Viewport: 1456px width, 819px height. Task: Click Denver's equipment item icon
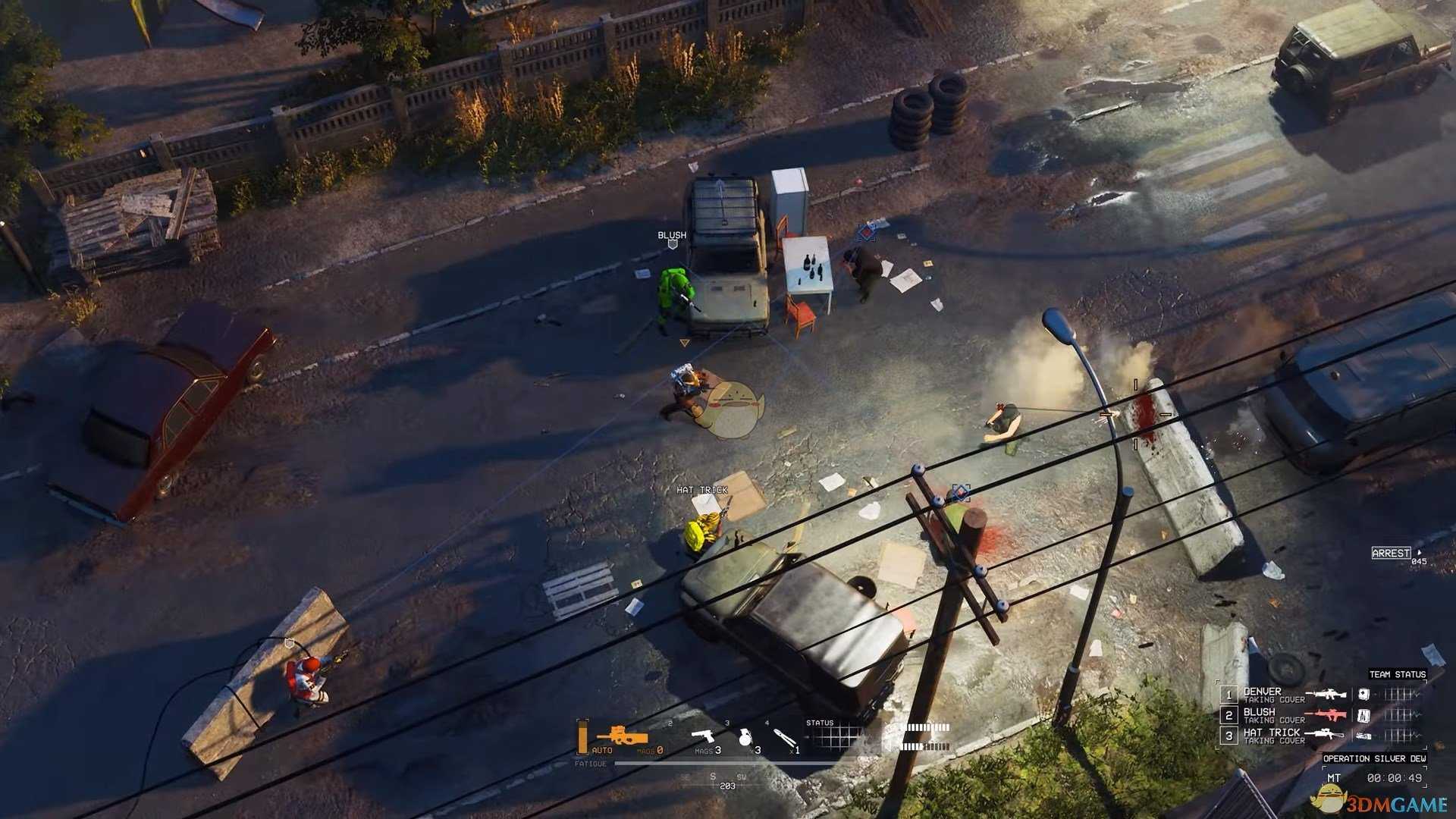pyautogui.click(x=1363, y=694)
